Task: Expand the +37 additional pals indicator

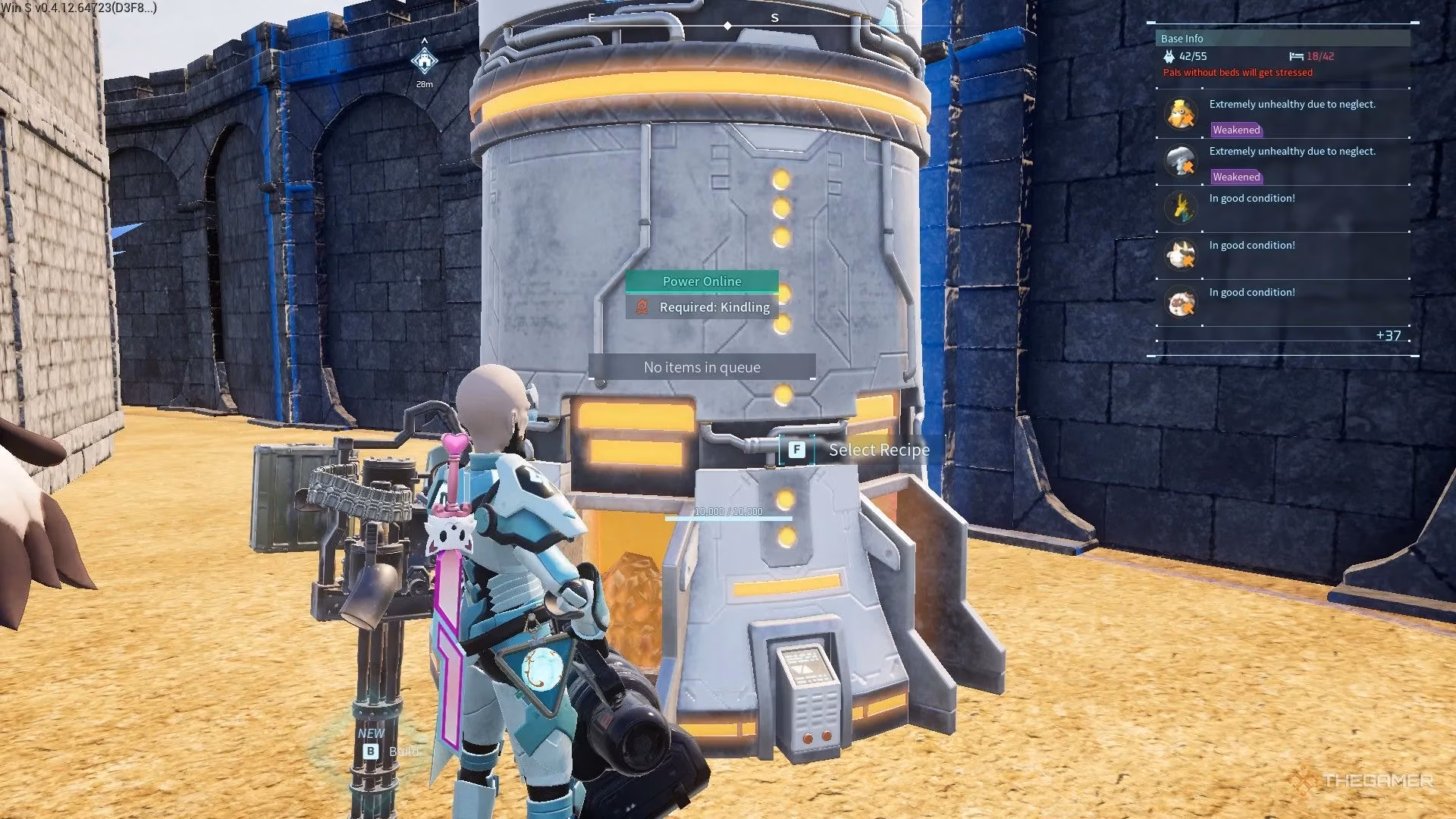Action: 1388,335
